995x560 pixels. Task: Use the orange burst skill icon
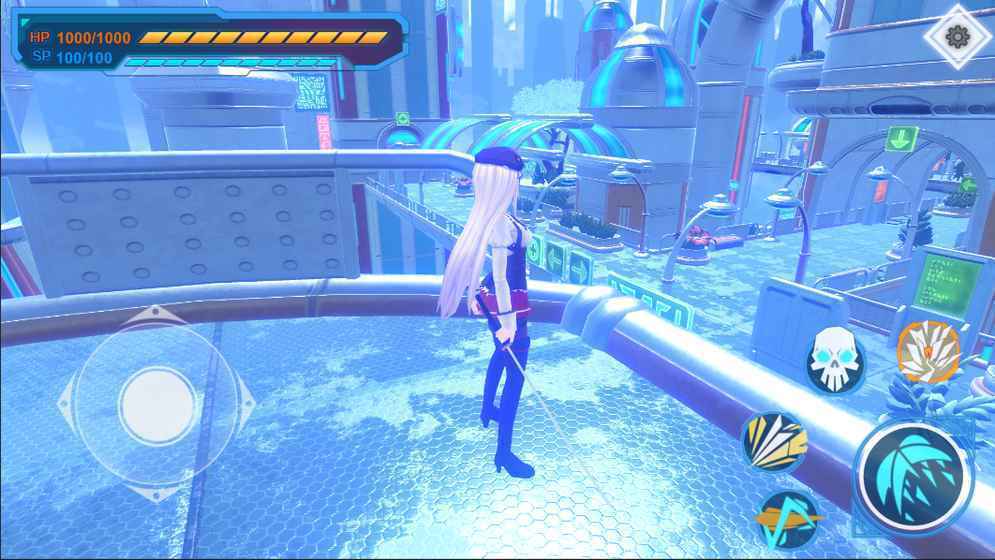(929, 352)
